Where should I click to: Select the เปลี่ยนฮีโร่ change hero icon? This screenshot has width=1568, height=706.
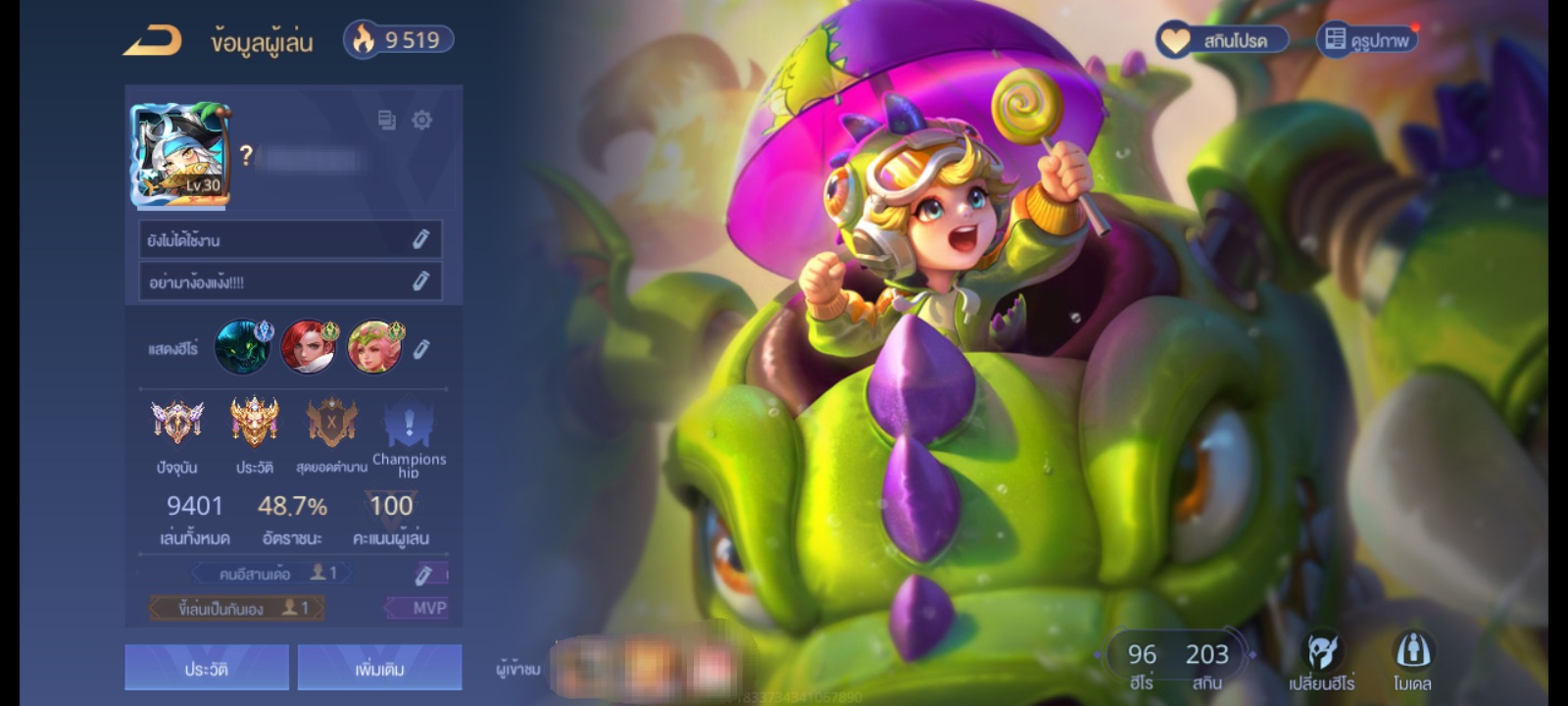[1321, 662]
